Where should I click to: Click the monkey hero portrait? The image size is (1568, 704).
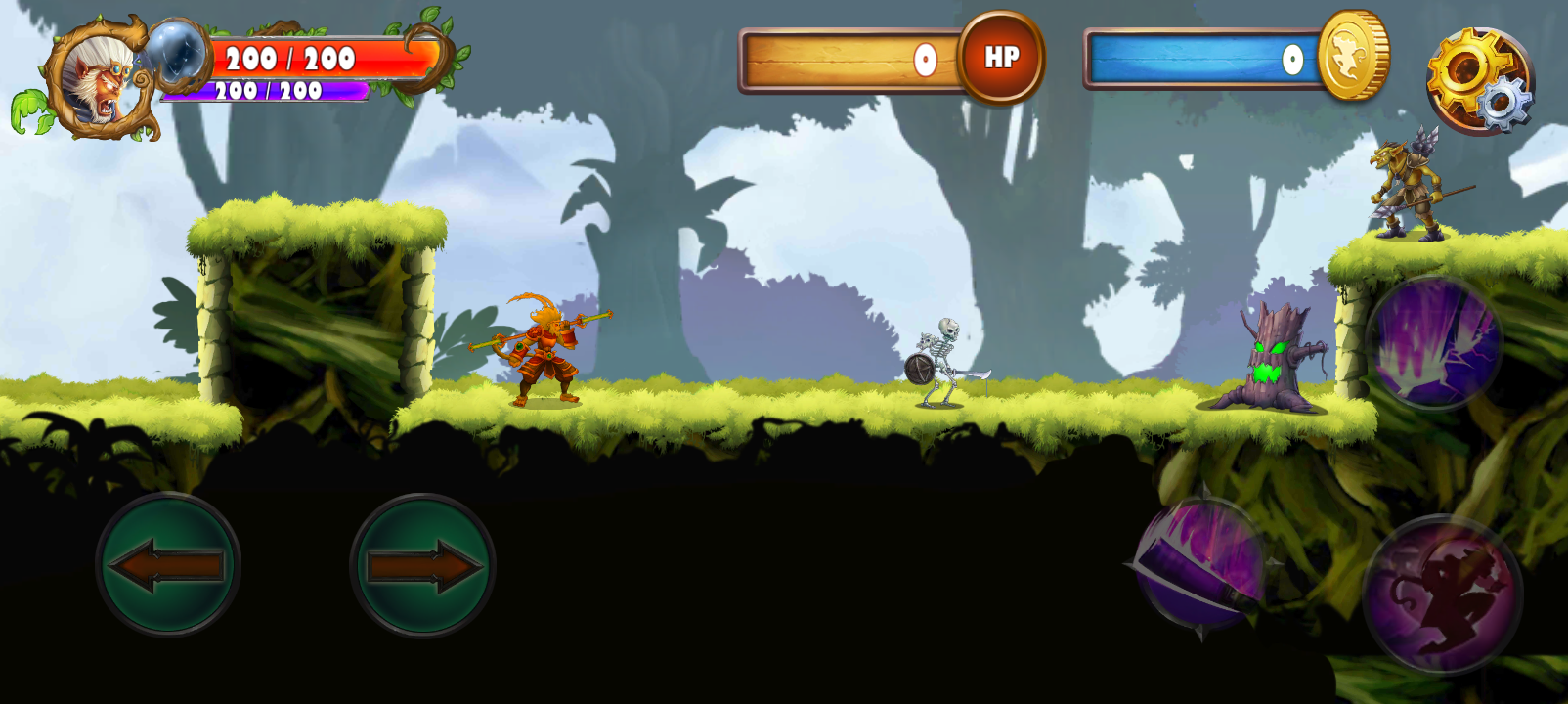pos(101,78)
